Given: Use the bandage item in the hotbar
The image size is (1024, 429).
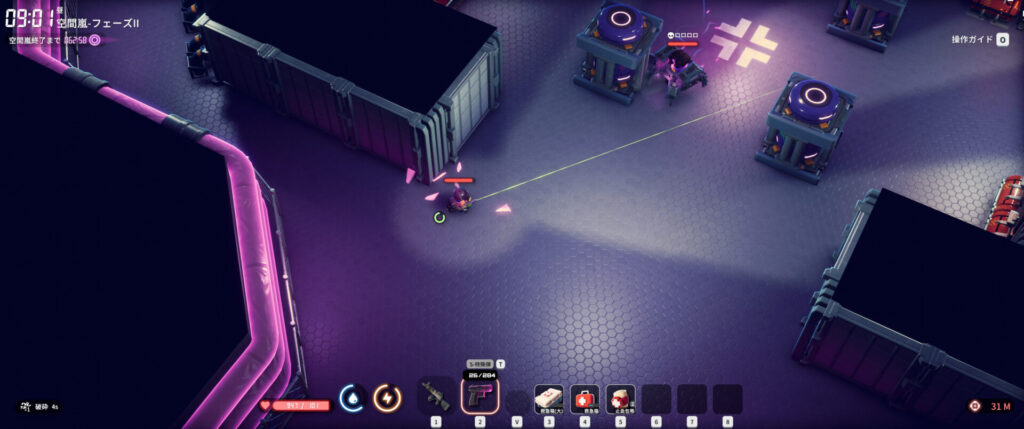Looking at the screenshot, I should pyautogui.click(x=620, y=398).
